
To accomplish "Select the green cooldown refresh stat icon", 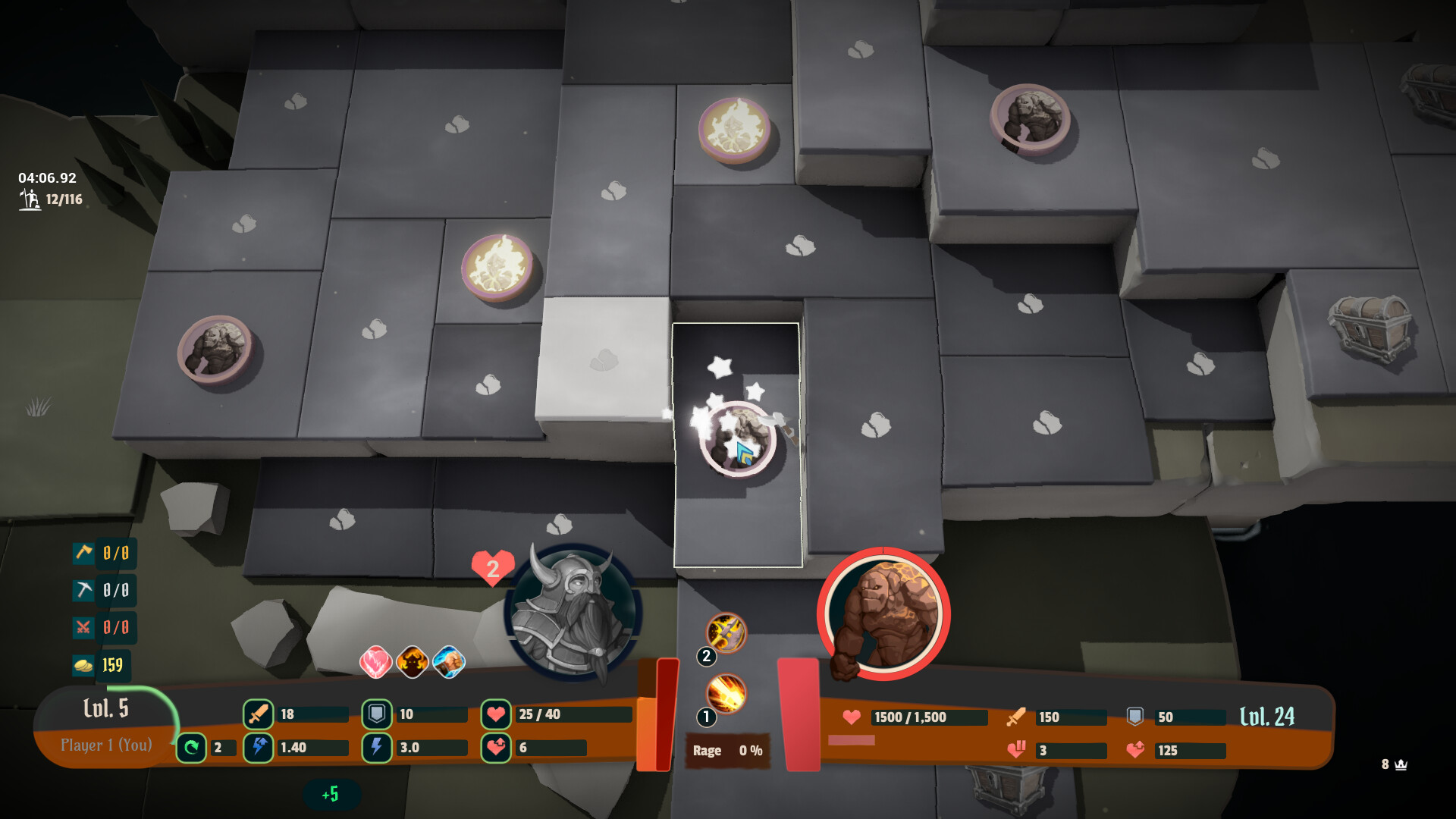I will 192,748.
